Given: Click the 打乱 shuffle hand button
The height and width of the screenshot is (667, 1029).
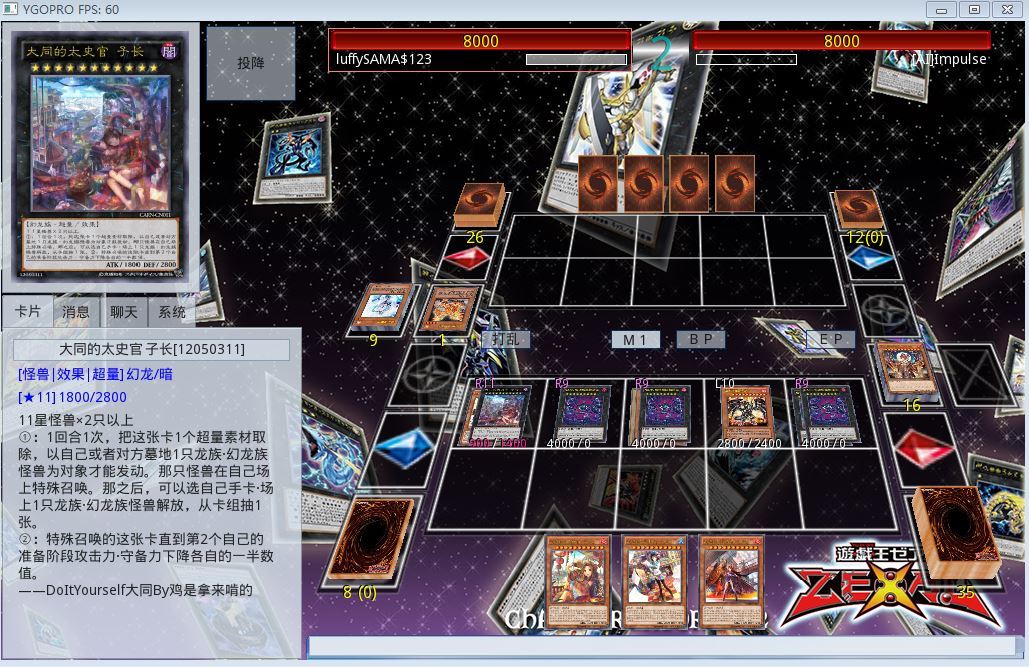Looking at the screenshot, I should (505, 339).
